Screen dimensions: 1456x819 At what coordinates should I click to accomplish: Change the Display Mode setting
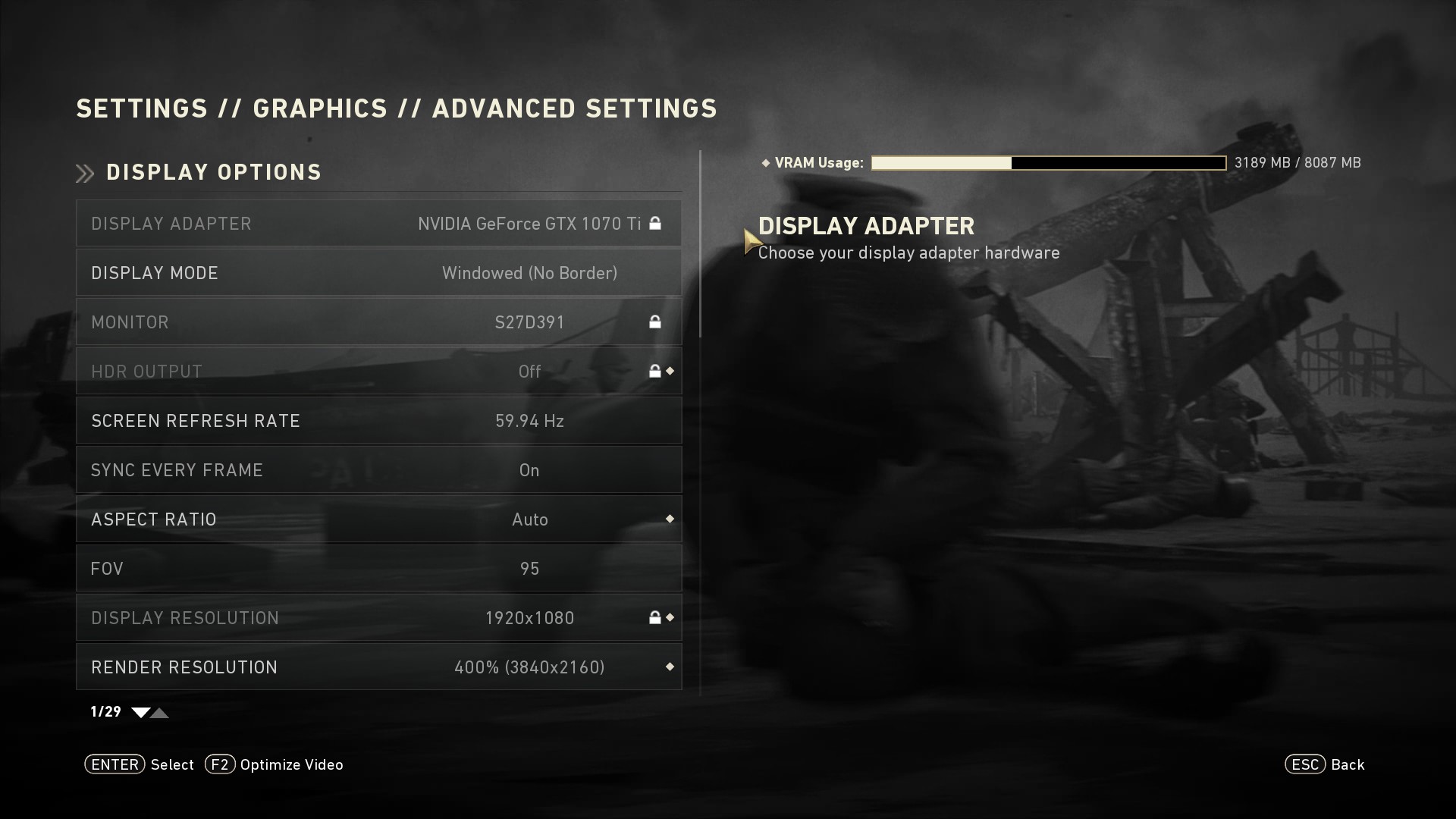pyautogui.click(x=378, y=273)
